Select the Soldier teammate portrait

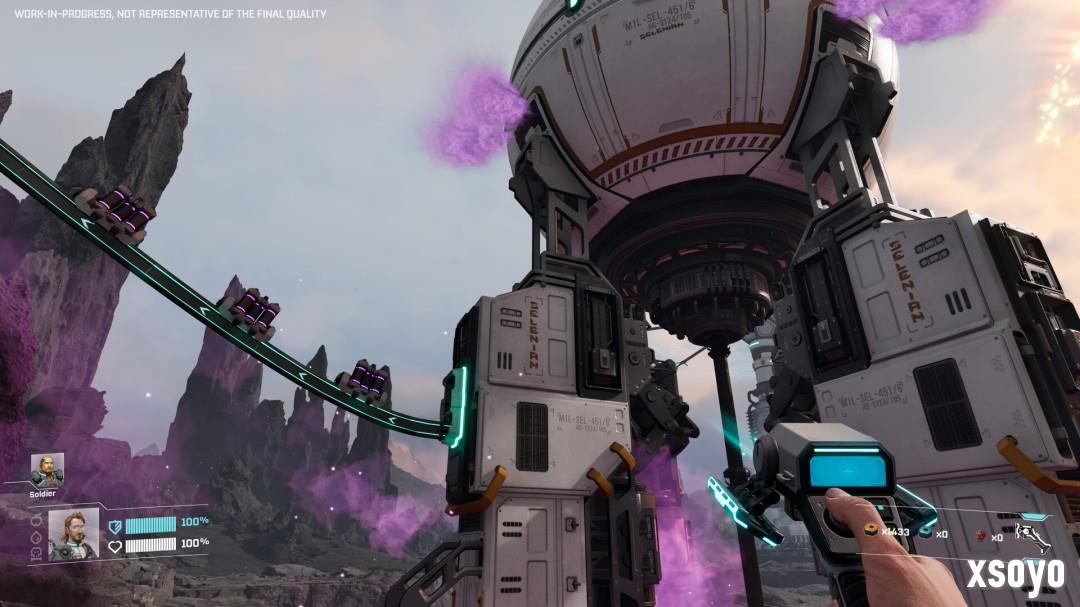[46, 469]
